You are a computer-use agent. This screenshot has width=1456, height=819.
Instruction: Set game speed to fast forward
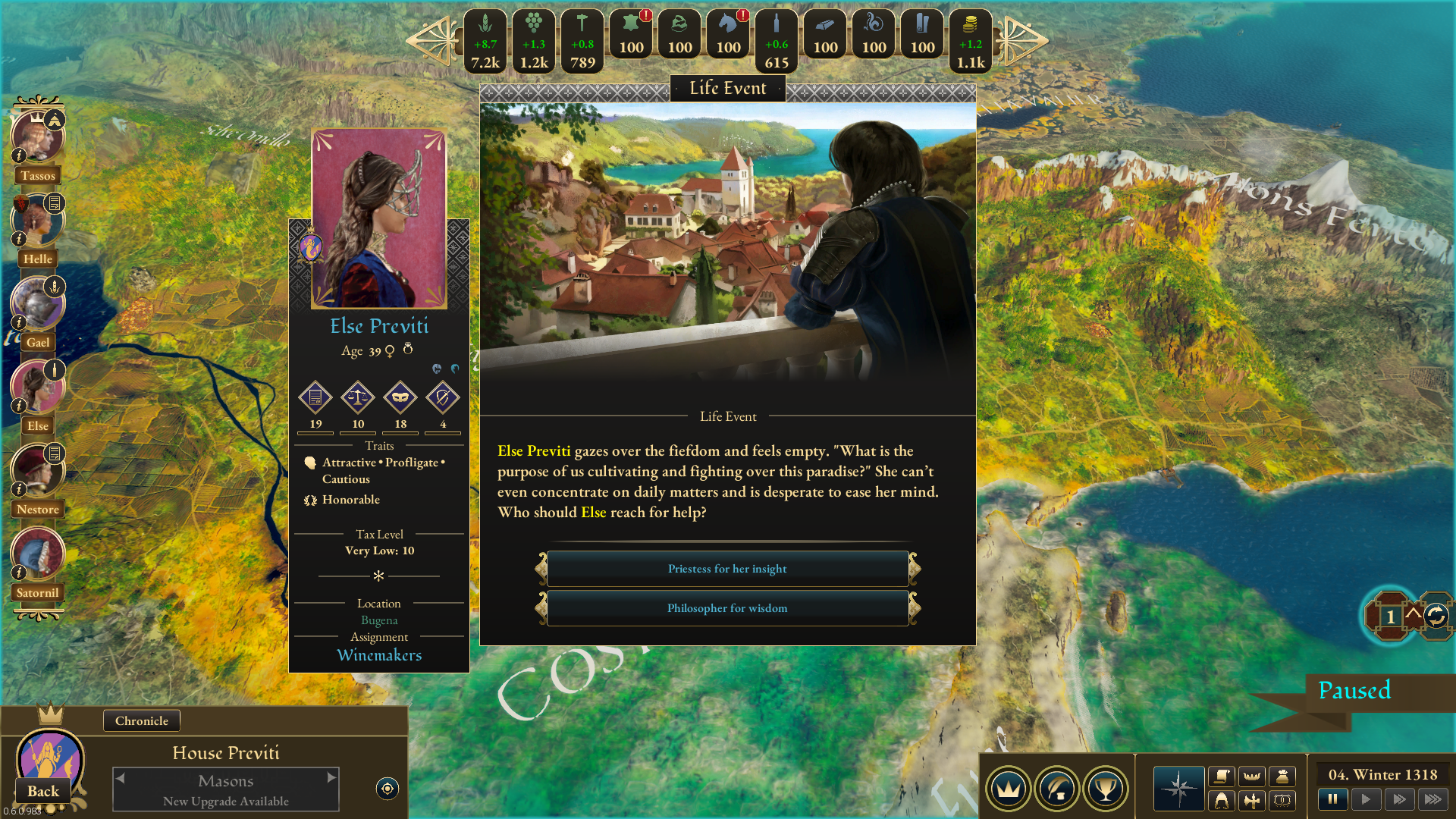[x=1399, y=799]
